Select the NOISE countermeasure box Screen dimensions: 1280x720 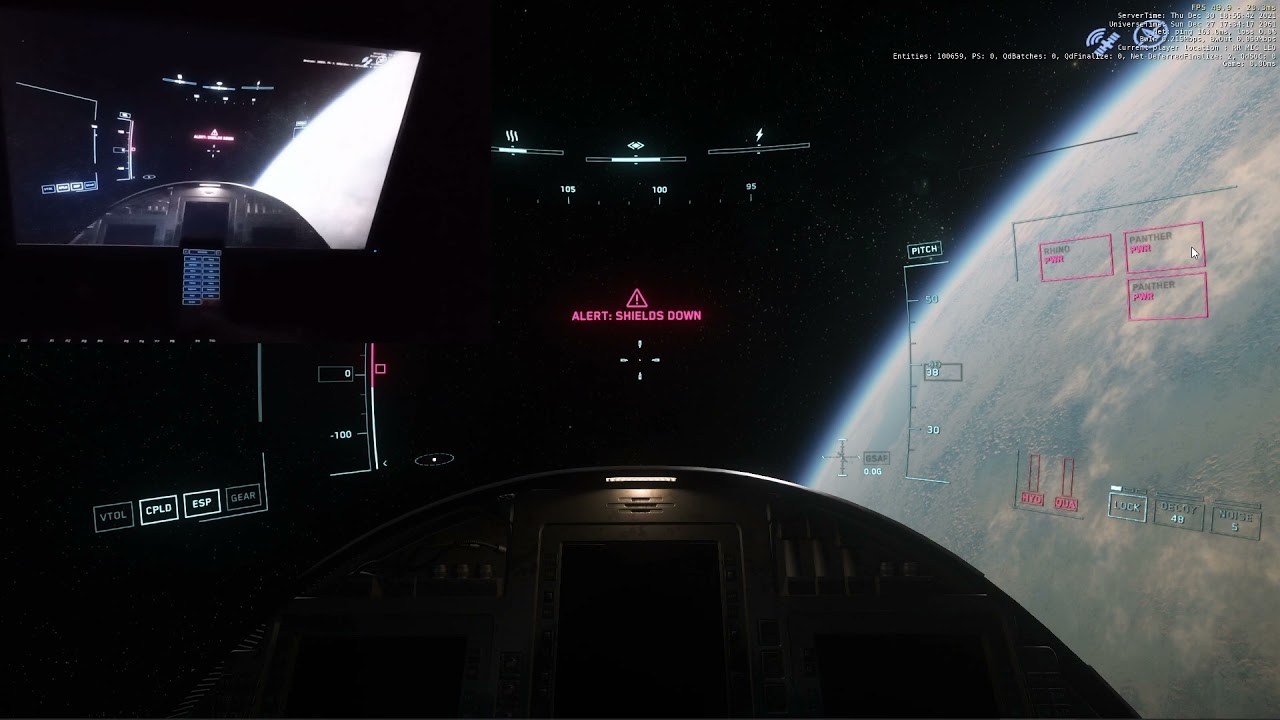pyautogui.click(x=1234, y=520)
